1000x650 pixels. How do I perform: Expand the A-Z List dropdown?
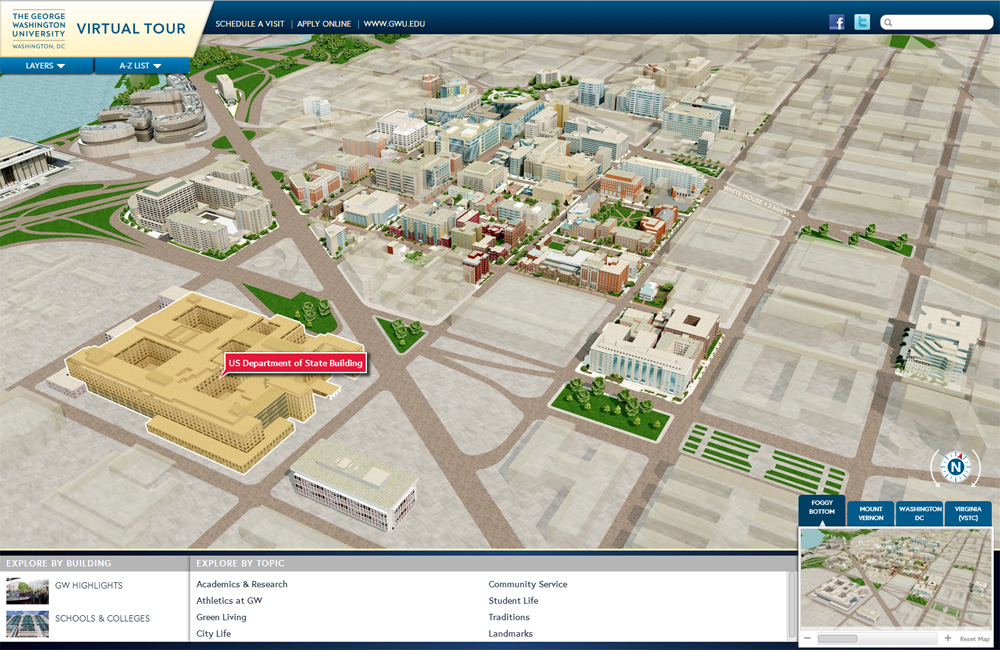point(141,66)
